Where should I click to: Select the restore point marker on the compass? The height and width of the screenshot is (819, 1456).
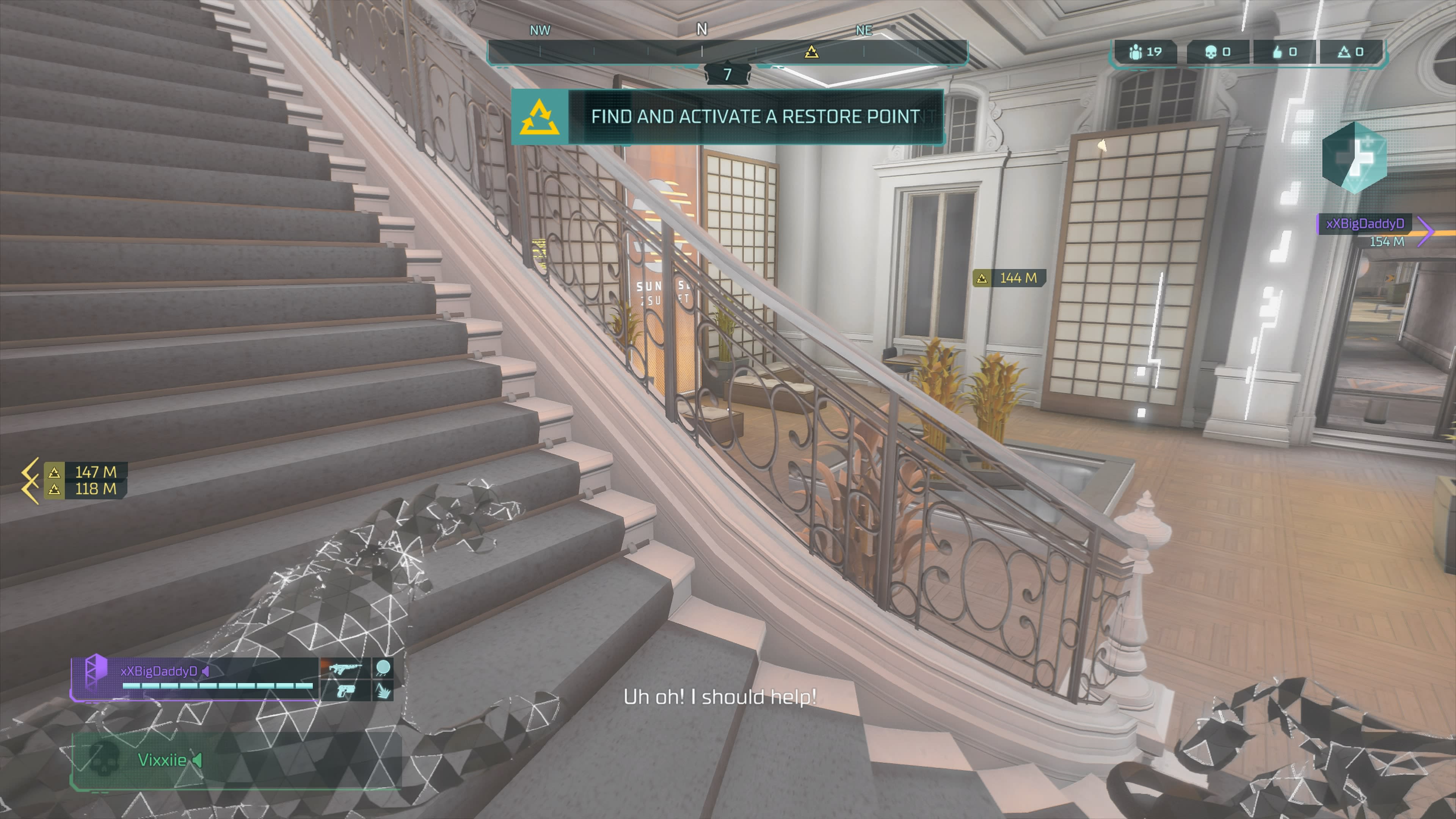click(x=811, y=52)
